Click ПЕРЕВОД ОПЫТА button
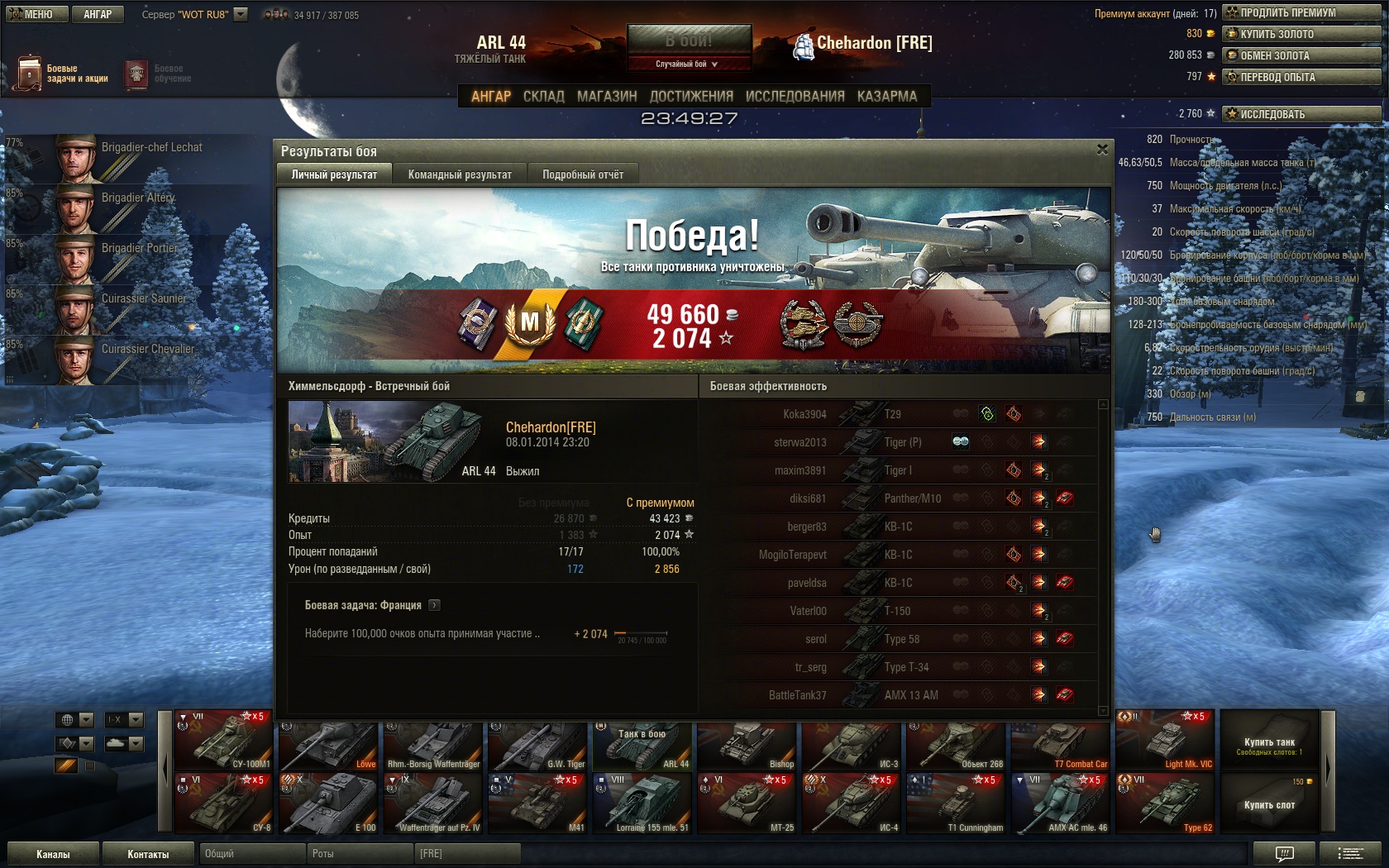1389x868 pixels. pos(1301,77)
